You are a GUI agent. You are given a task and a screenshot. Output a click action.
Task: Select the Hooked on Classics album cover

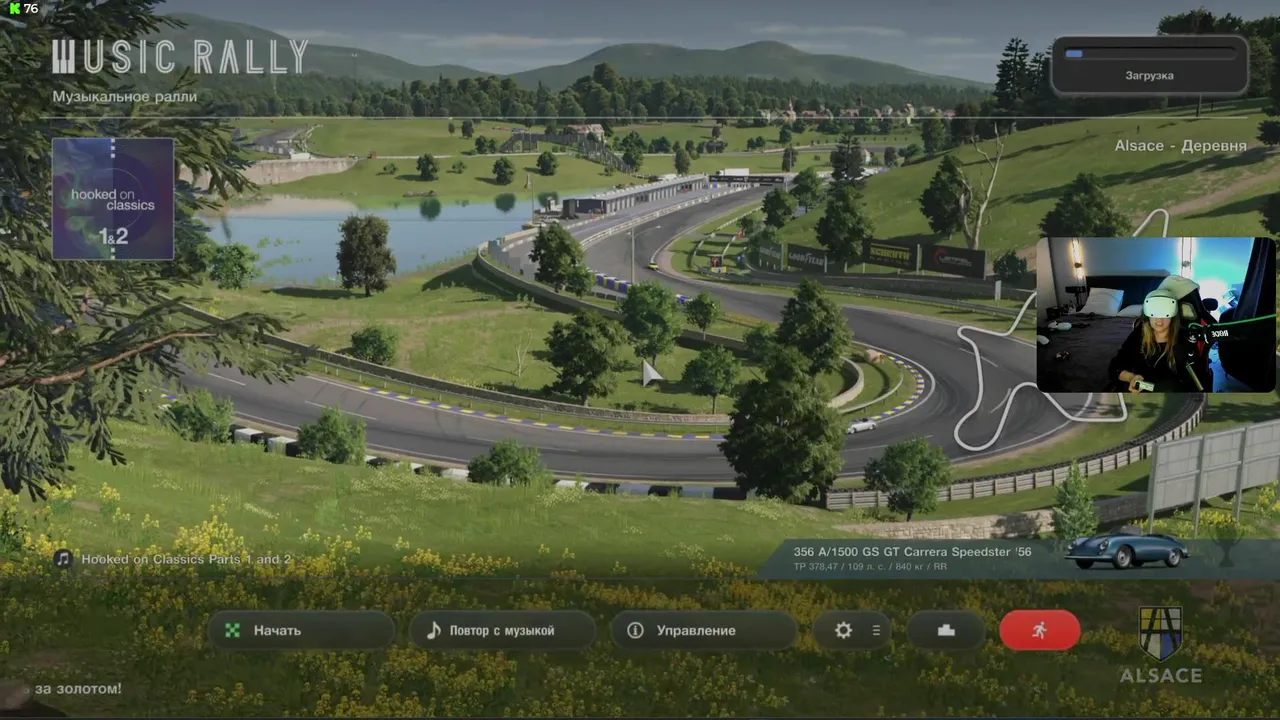tap(113, 198)
